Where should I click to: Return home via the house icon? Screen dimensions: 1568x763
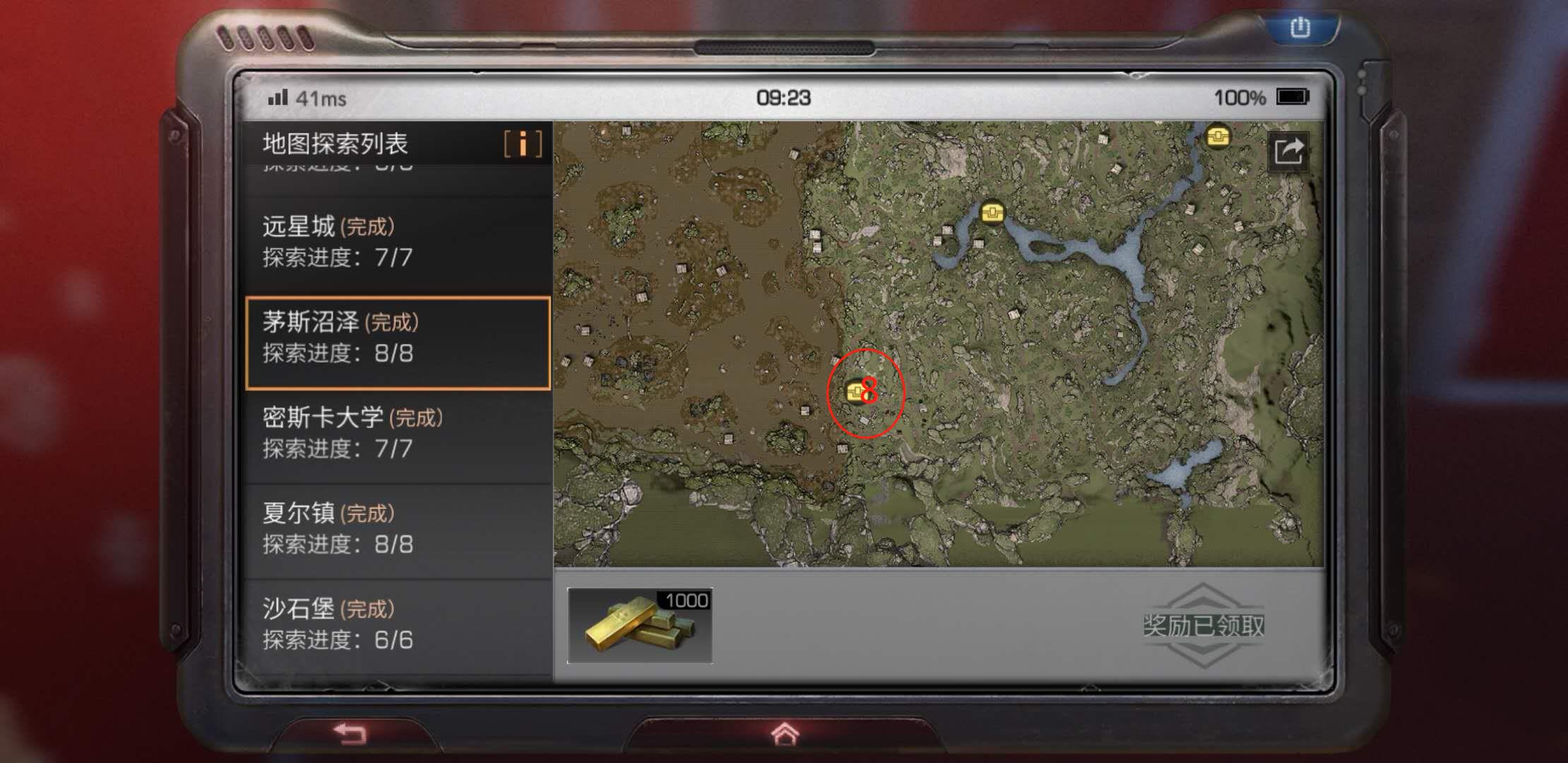tap(784, 734)
